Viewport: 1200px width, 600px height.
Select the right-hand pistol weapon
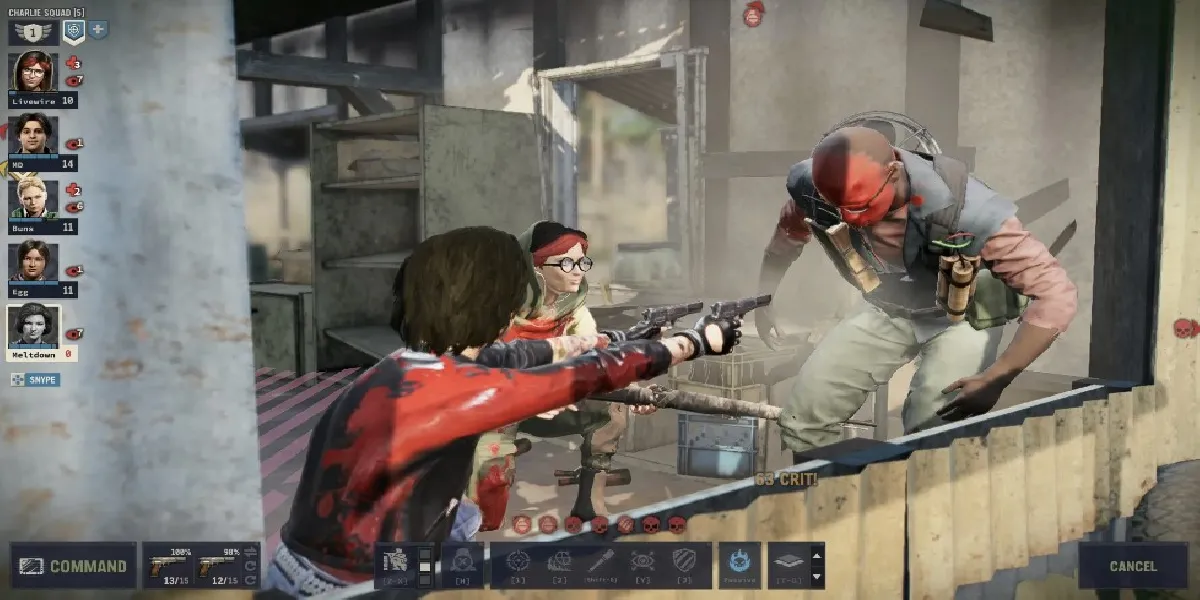point(219,565)
